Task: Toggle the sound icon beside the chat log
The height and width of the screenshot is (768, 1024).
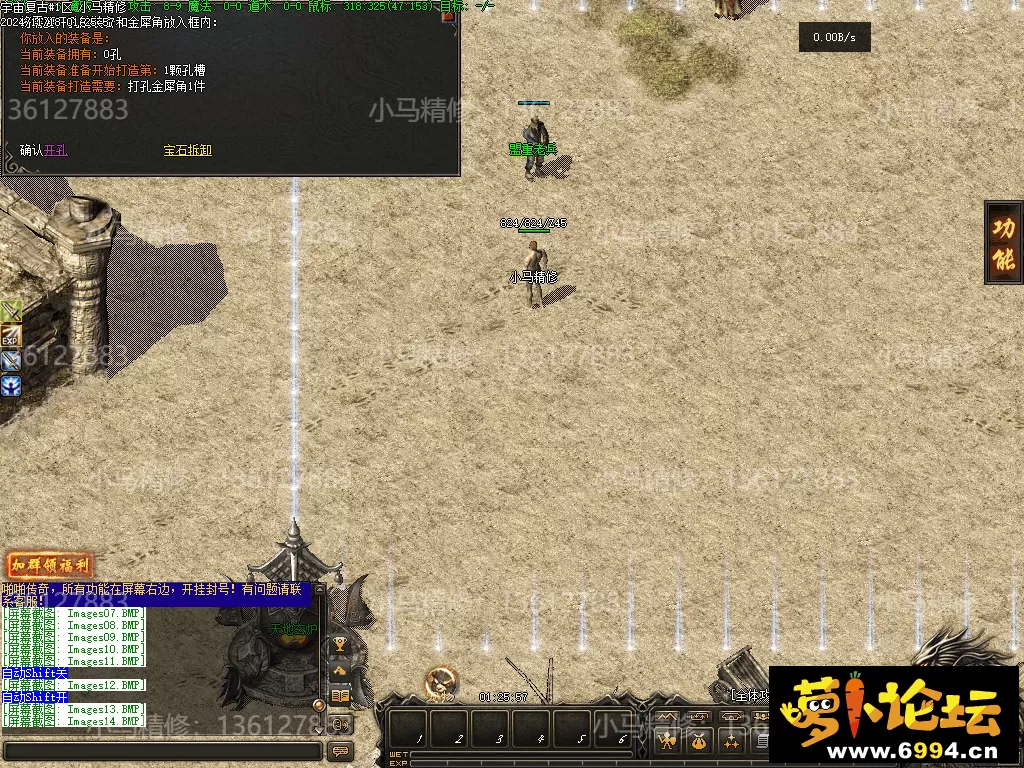Action: click(340, 724)
